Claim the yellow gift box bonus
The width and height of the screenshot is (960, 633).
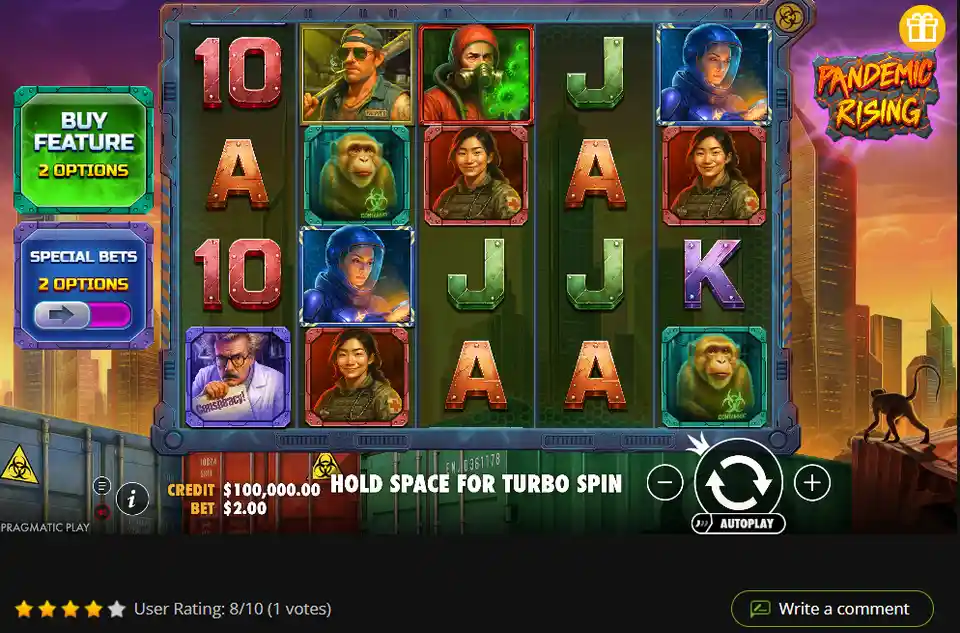[921, 29]
